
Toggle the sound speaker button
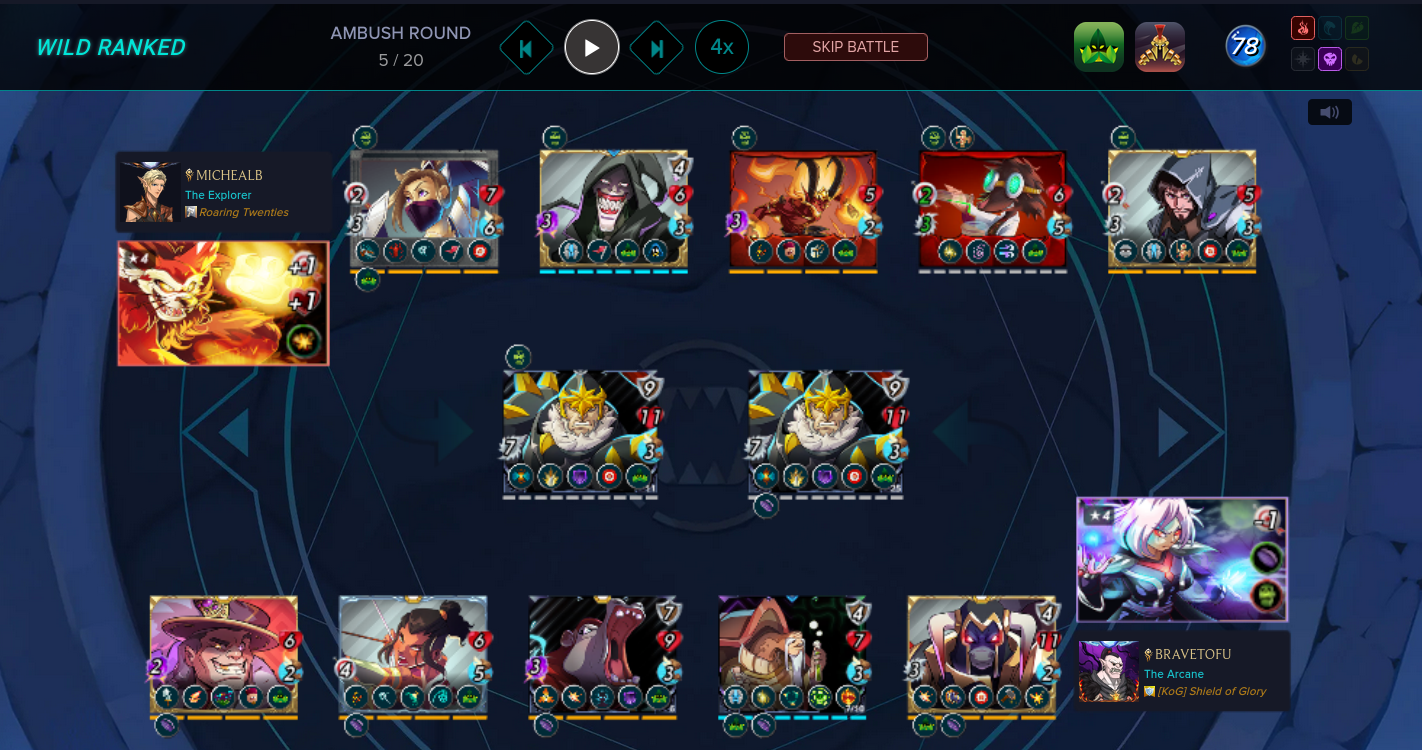pos(1329,112)
